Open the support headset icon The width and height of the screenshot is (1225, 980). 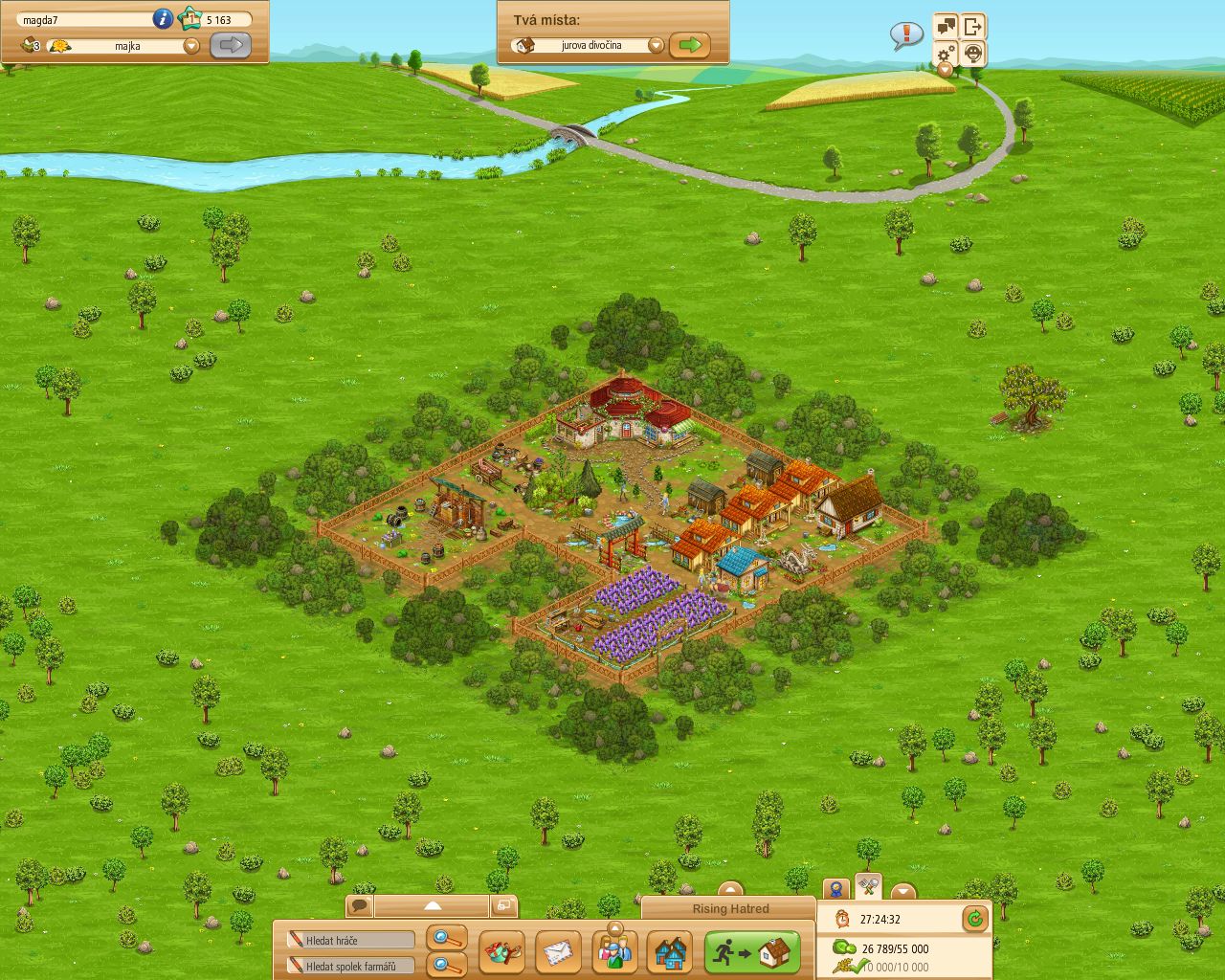point(973,54)
